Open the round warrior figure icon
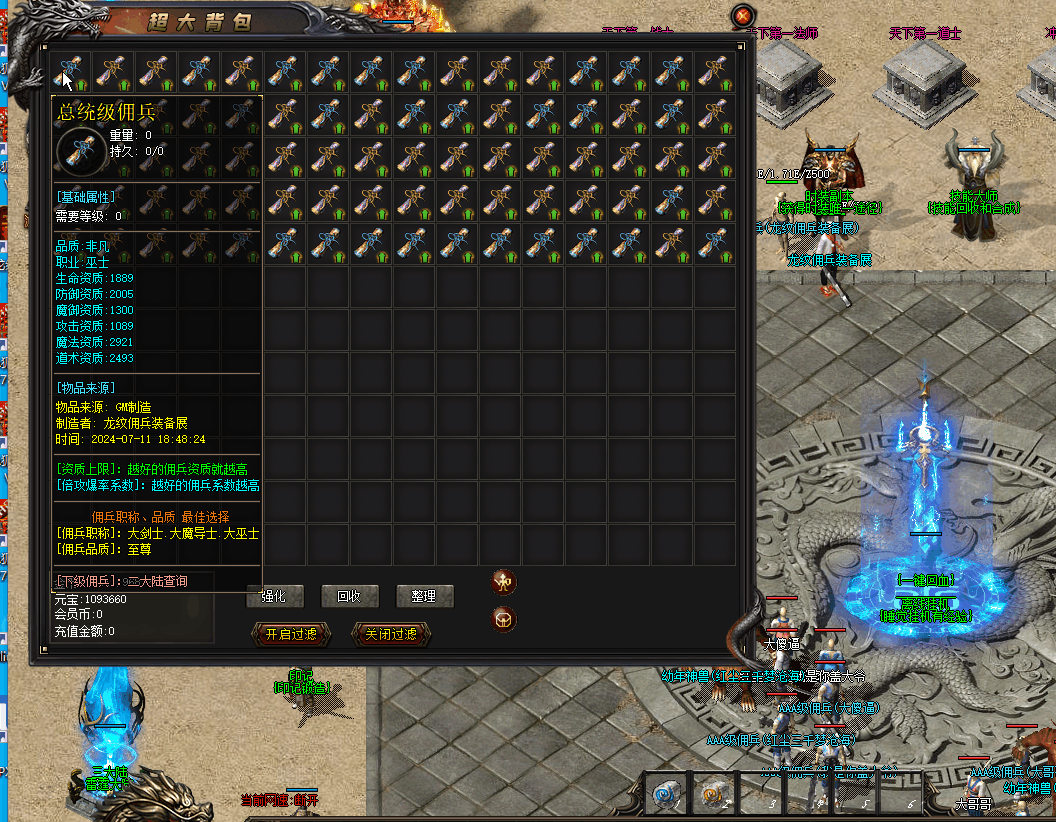 [x=504, y=582]
